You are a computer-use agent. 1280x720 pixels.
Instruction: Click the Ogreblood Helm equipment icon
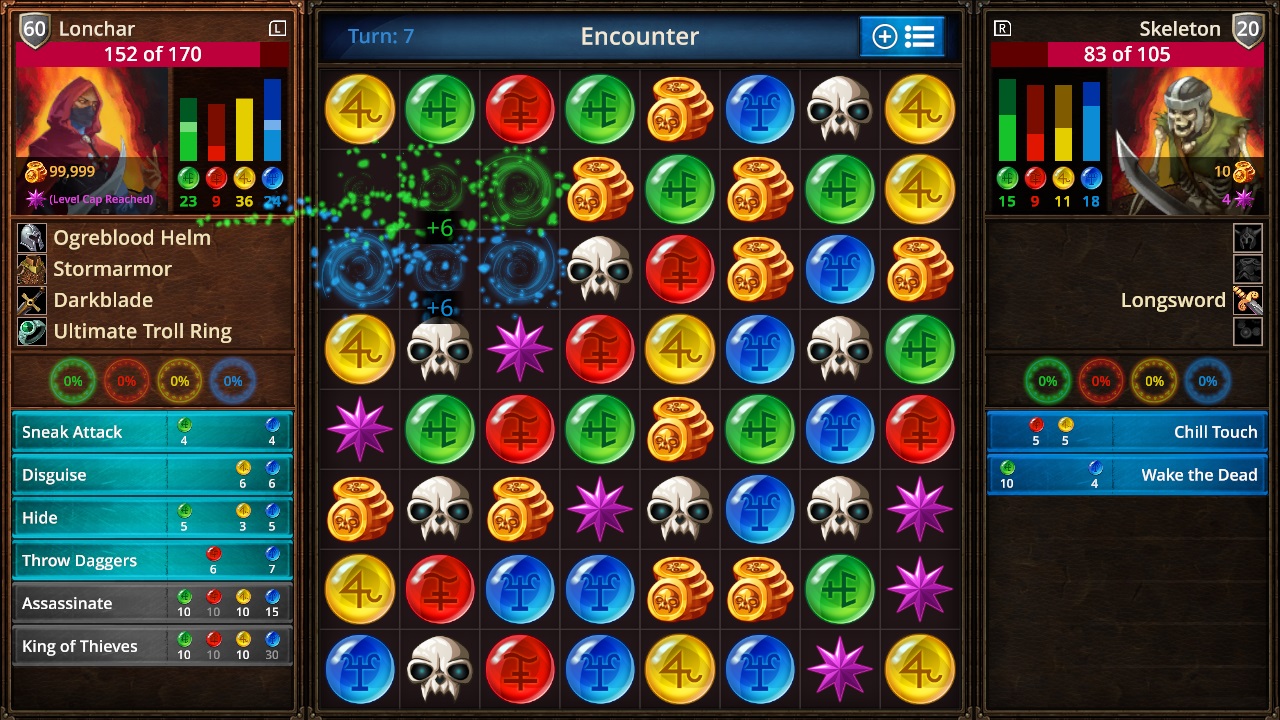coord(31,238)
